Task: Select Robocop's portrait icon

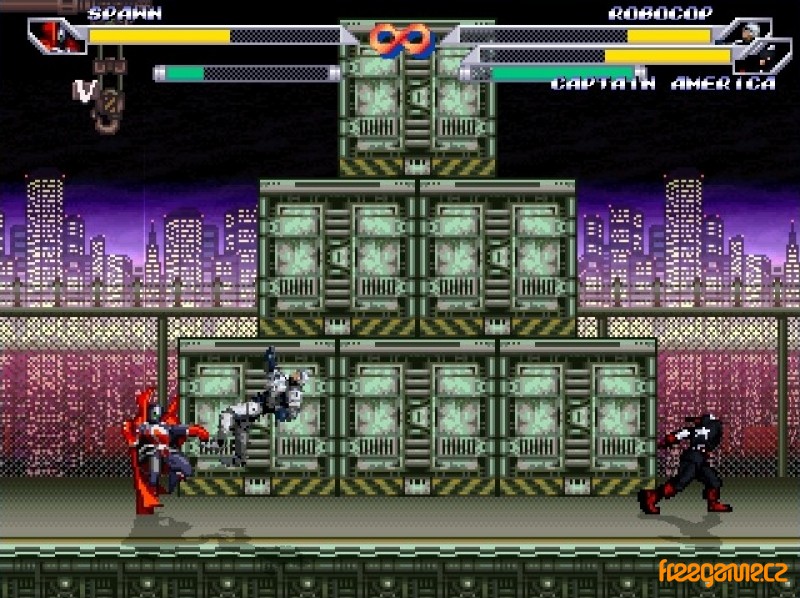Action: [746, 30]
